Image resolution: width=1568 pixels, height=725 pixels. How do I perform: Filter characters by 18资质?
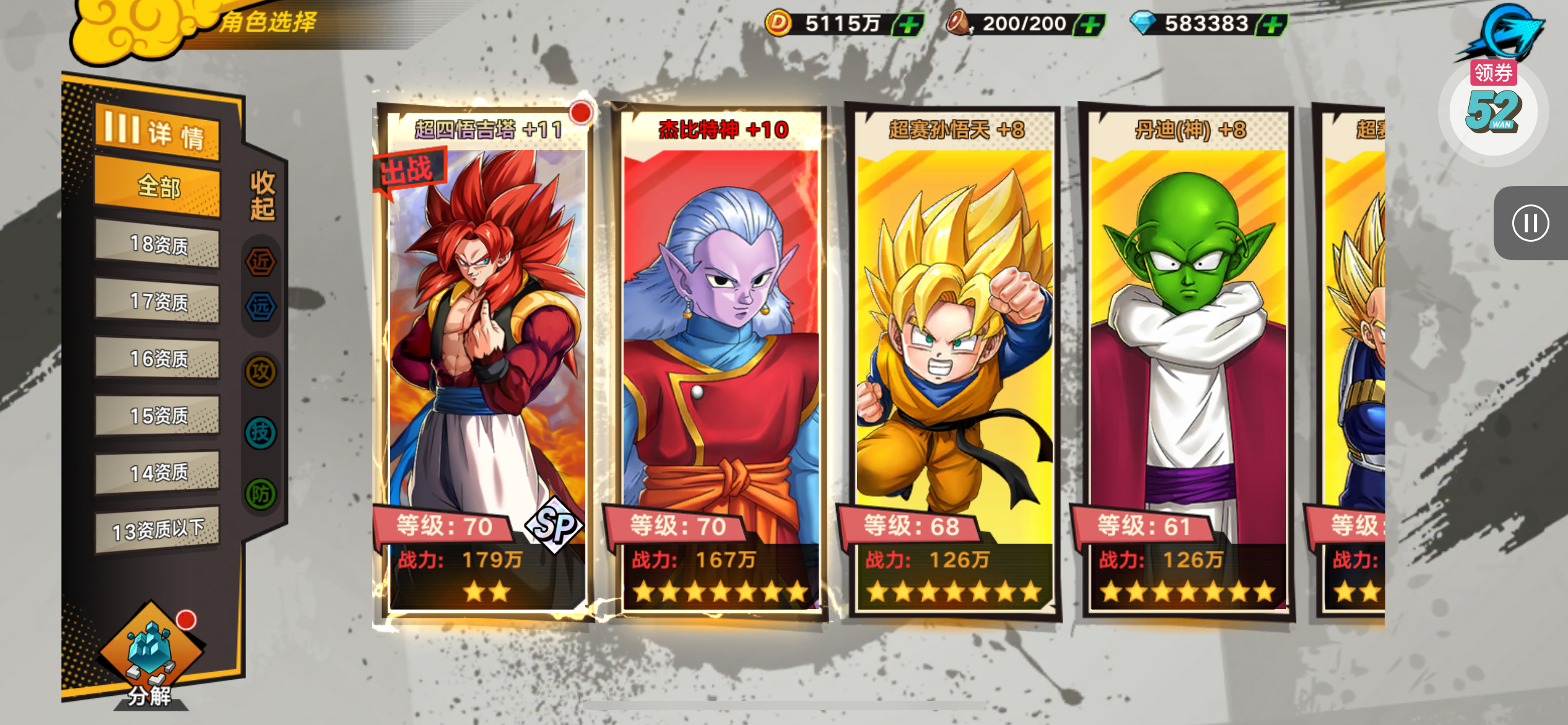click(x=157, y=245)
